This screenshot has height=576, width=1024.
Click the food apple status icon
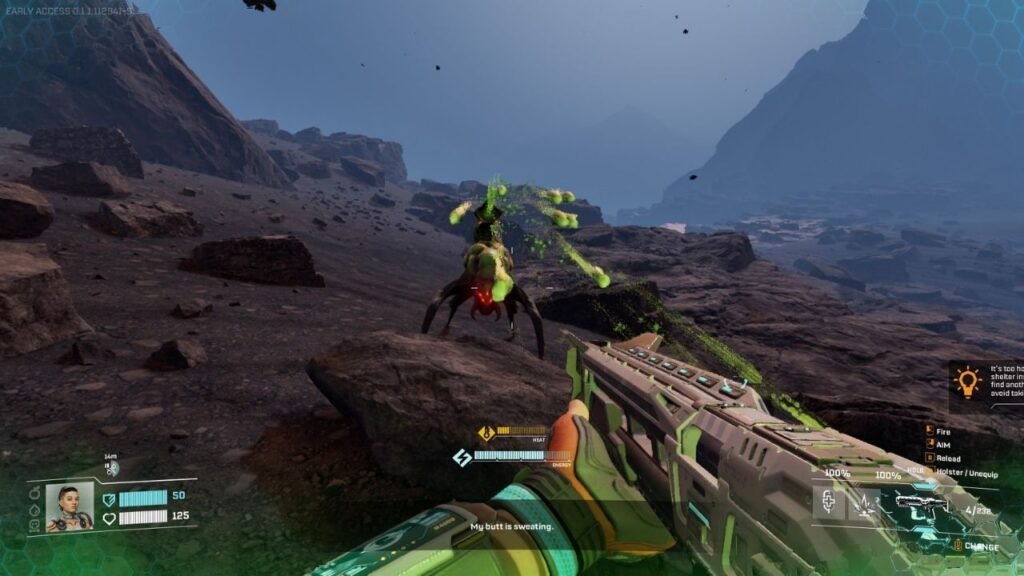(33, 492)
